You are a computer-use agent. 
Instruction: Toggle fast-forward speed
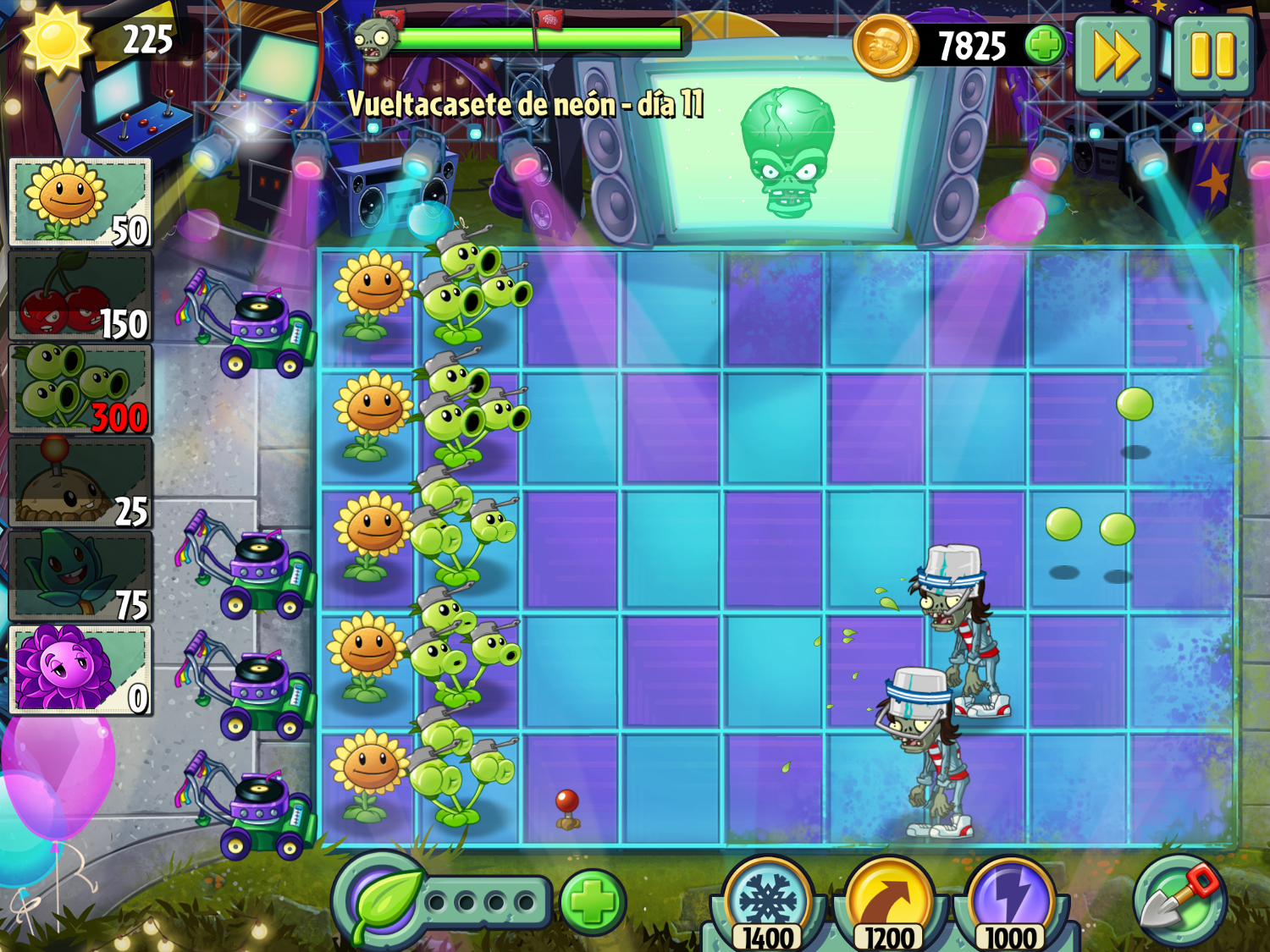1115,55
